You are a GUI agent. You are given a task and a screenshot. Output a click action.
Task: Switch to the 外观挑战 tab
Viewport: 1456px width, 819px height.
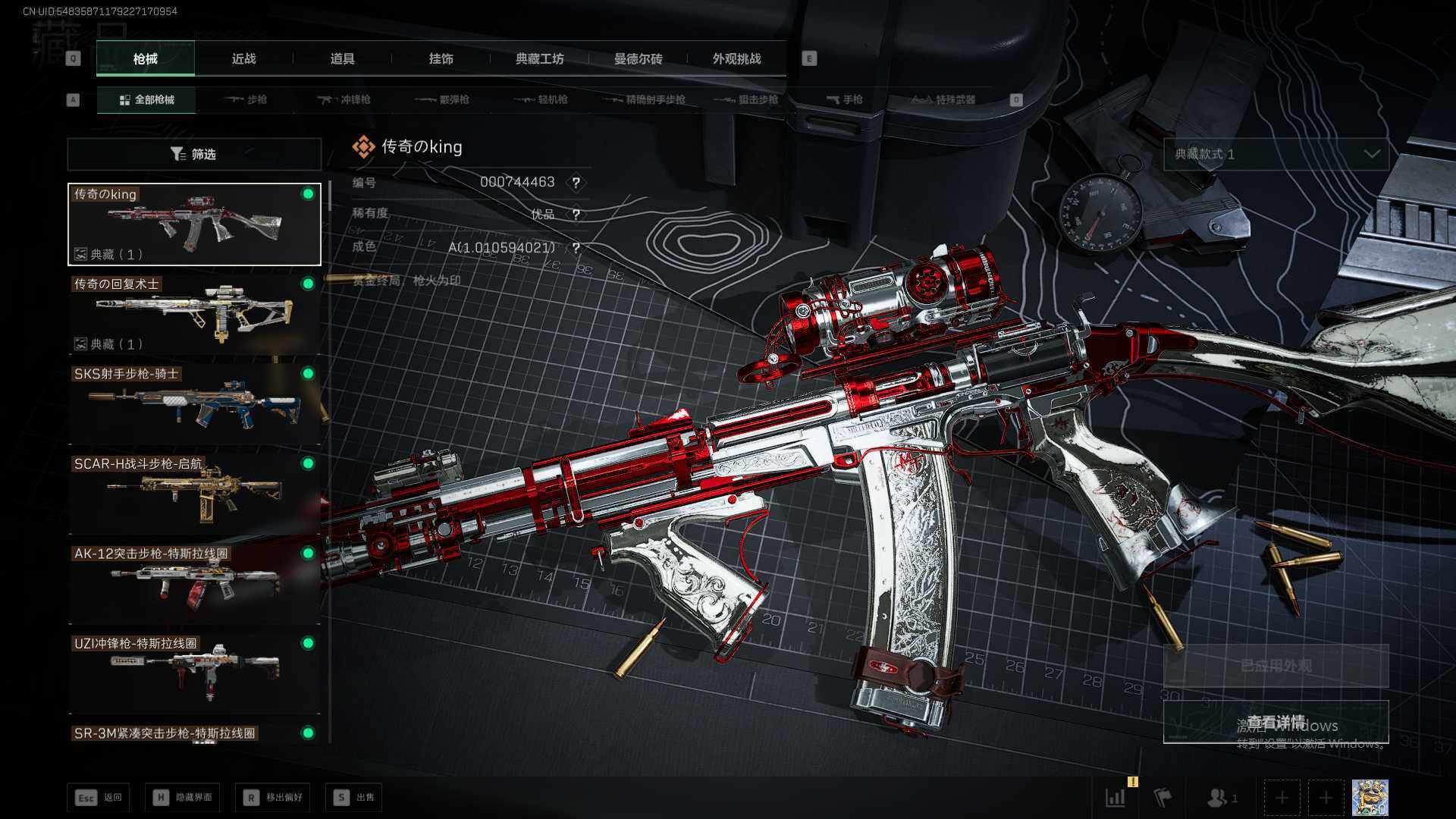(x=736, y=59)
